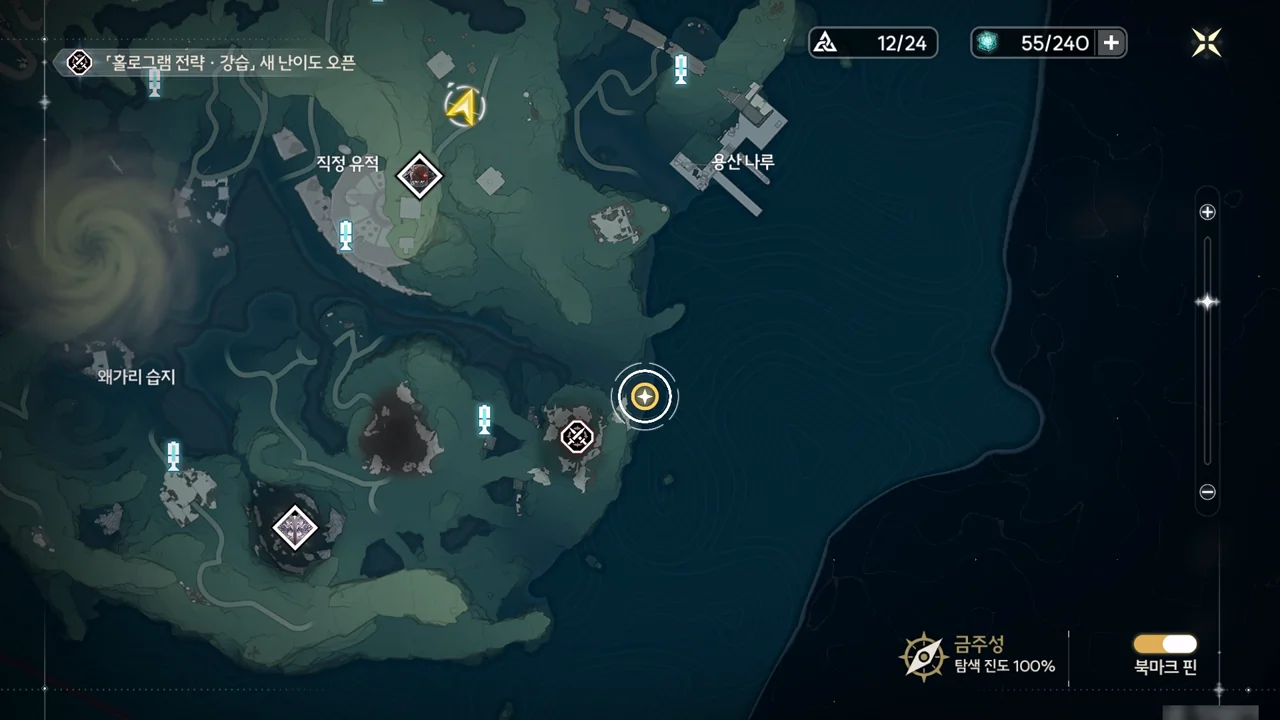The image size is (1280, 720).
Task: Select the crossed-swords challenge marker on the map
Action: pyautogui.click(x=577, y=436)
